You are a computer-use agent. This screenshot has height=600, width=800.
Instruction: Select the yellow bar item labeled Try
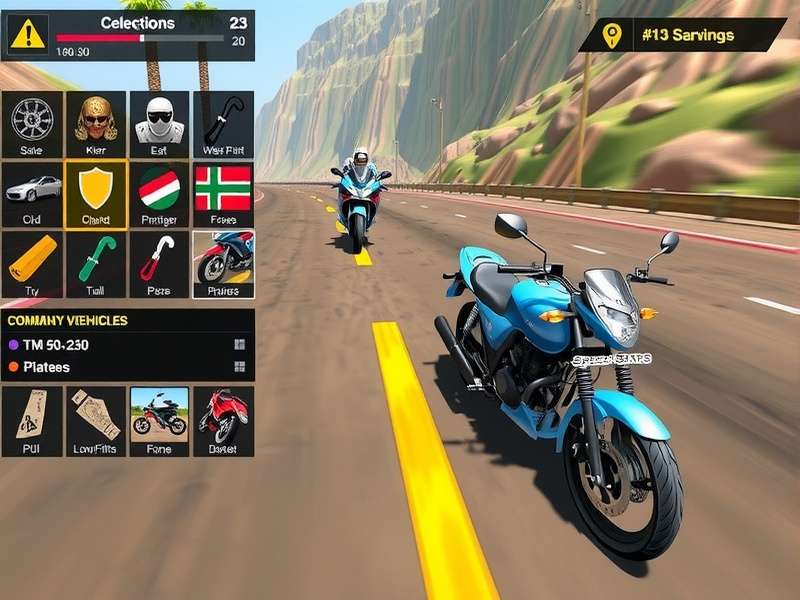(32, 264)
